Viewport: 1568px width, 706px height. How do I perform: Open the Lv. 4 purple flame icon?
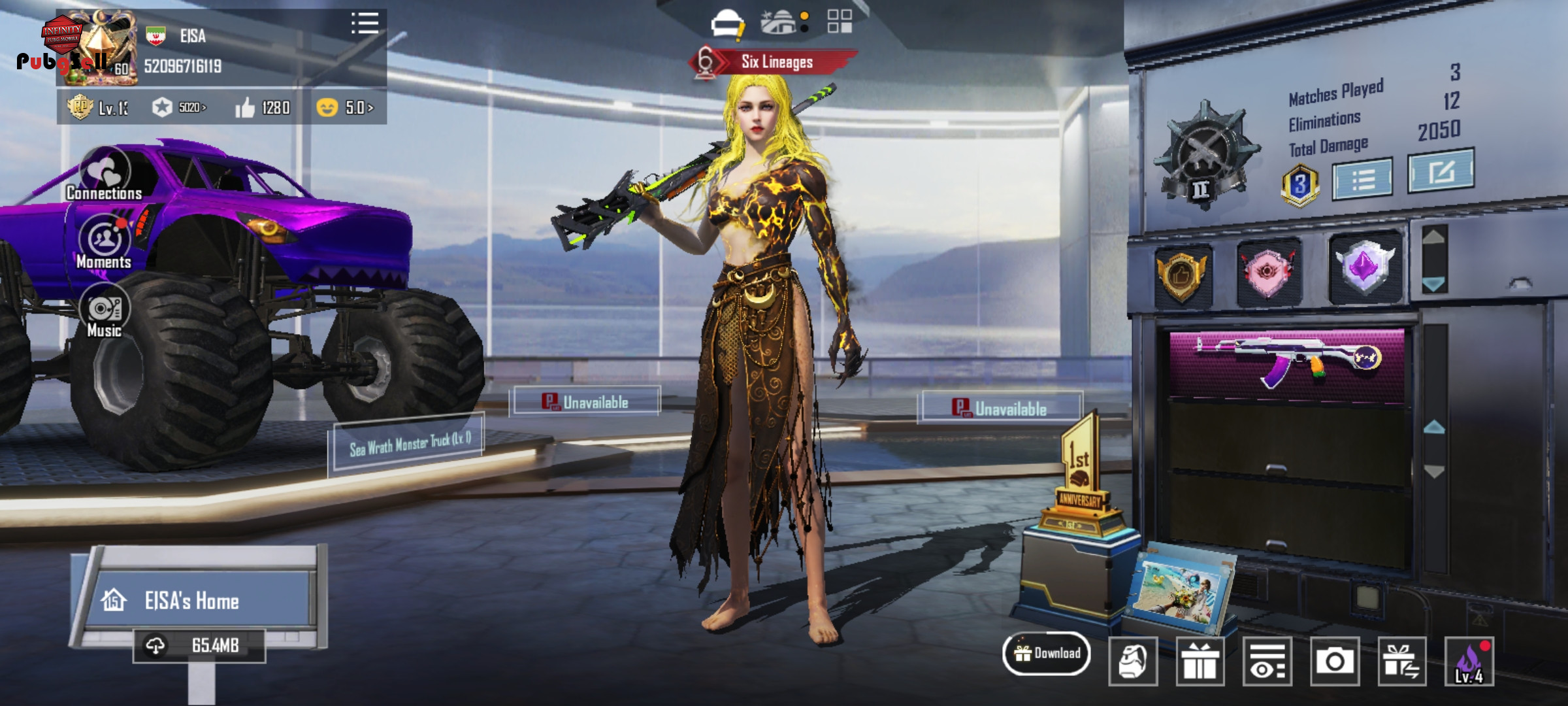(1469, 662)
